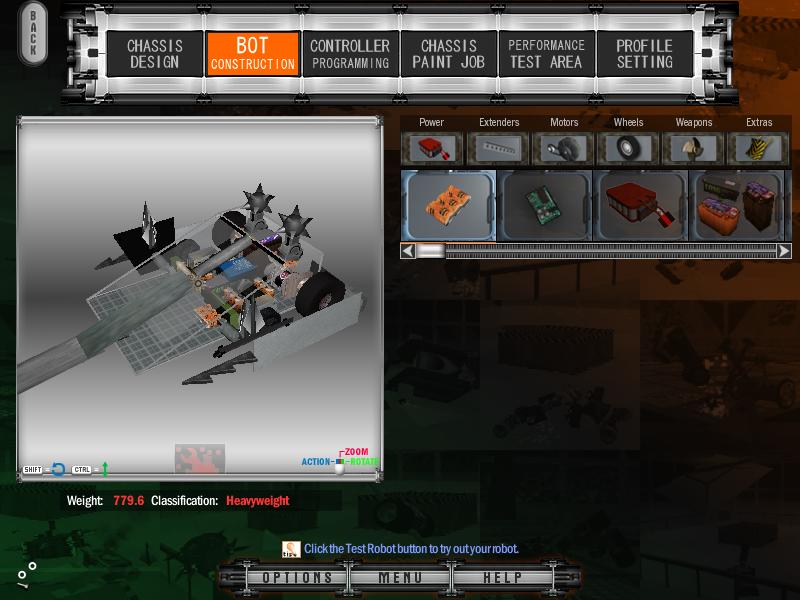Show the Extenders component category
The width and height of the screenshot is (800, 600).
499,148
